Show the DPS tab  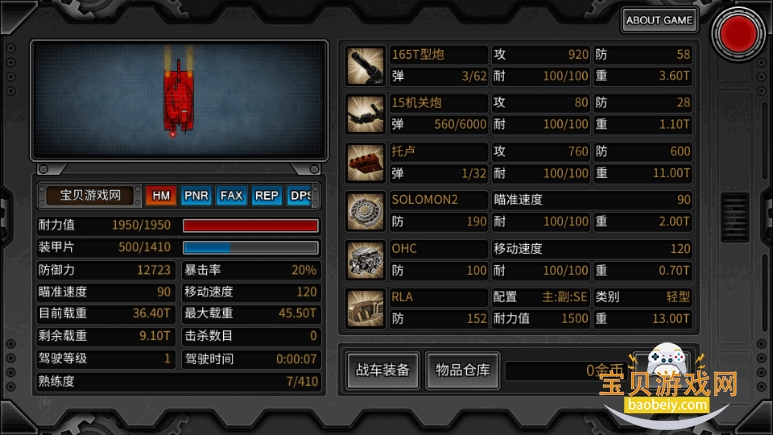pyautogui.click(x=300, y=195)
